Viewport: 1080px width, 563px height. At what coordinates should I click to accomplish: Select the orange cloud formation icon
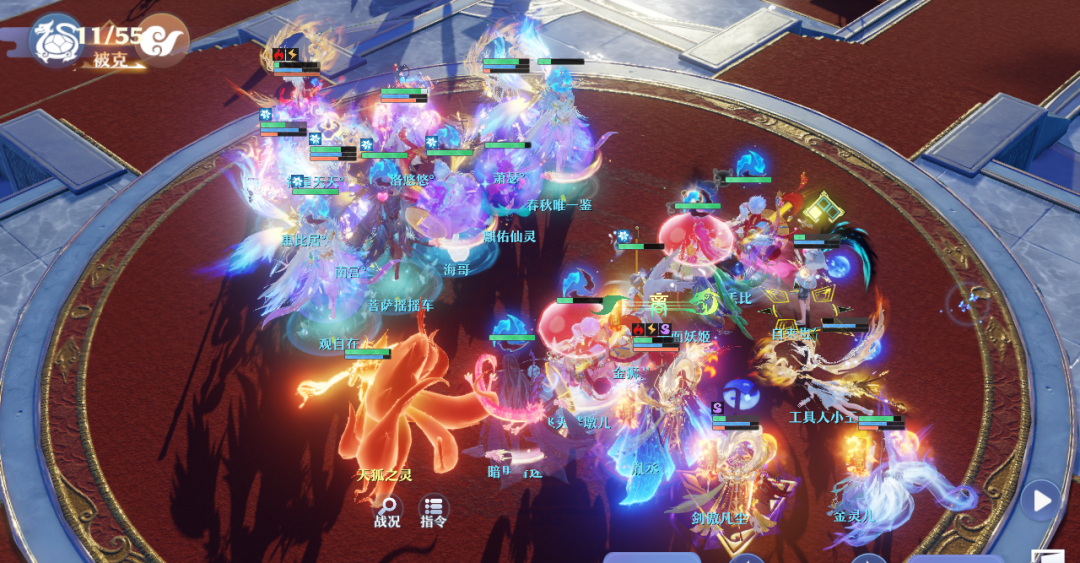(x=162, y=39)
